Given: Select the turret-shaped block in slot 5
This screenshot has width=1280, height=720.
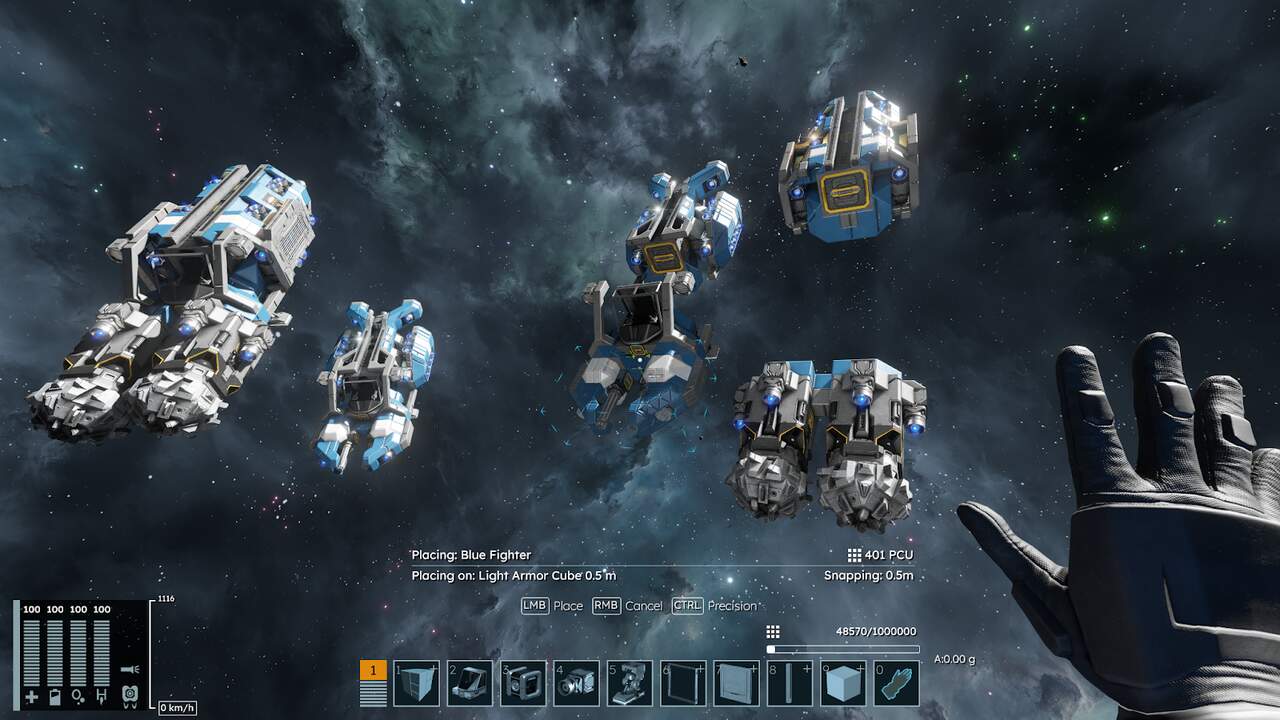Looking at the screenshot, I should tap(630, 684).
